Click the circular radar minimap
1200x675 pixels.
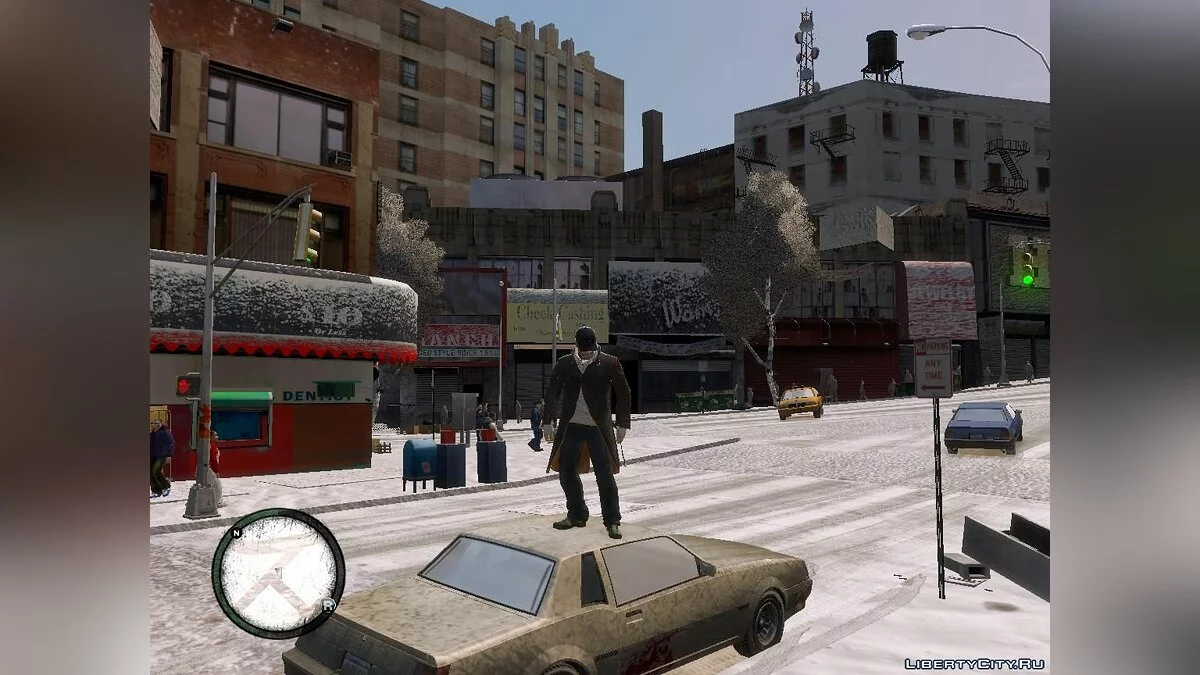pos(278,573)
